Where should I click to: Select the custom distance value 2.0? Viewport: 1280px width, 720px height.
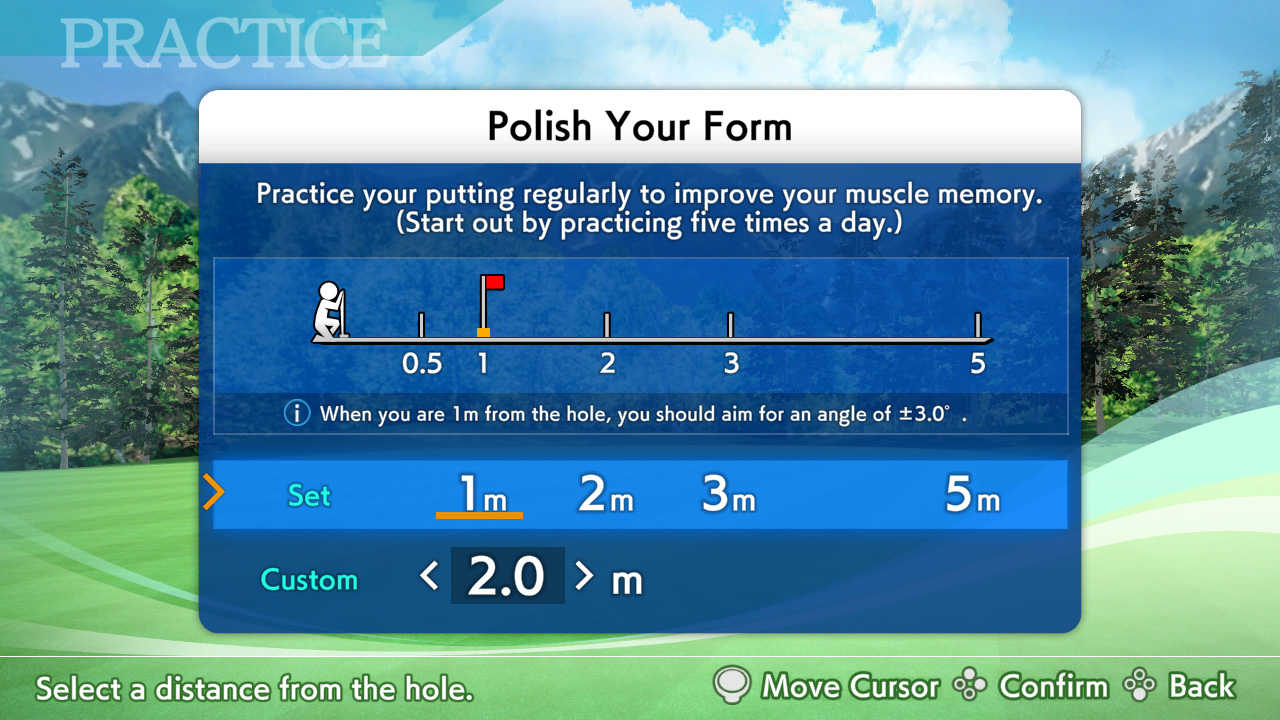(x=507, y=577)
